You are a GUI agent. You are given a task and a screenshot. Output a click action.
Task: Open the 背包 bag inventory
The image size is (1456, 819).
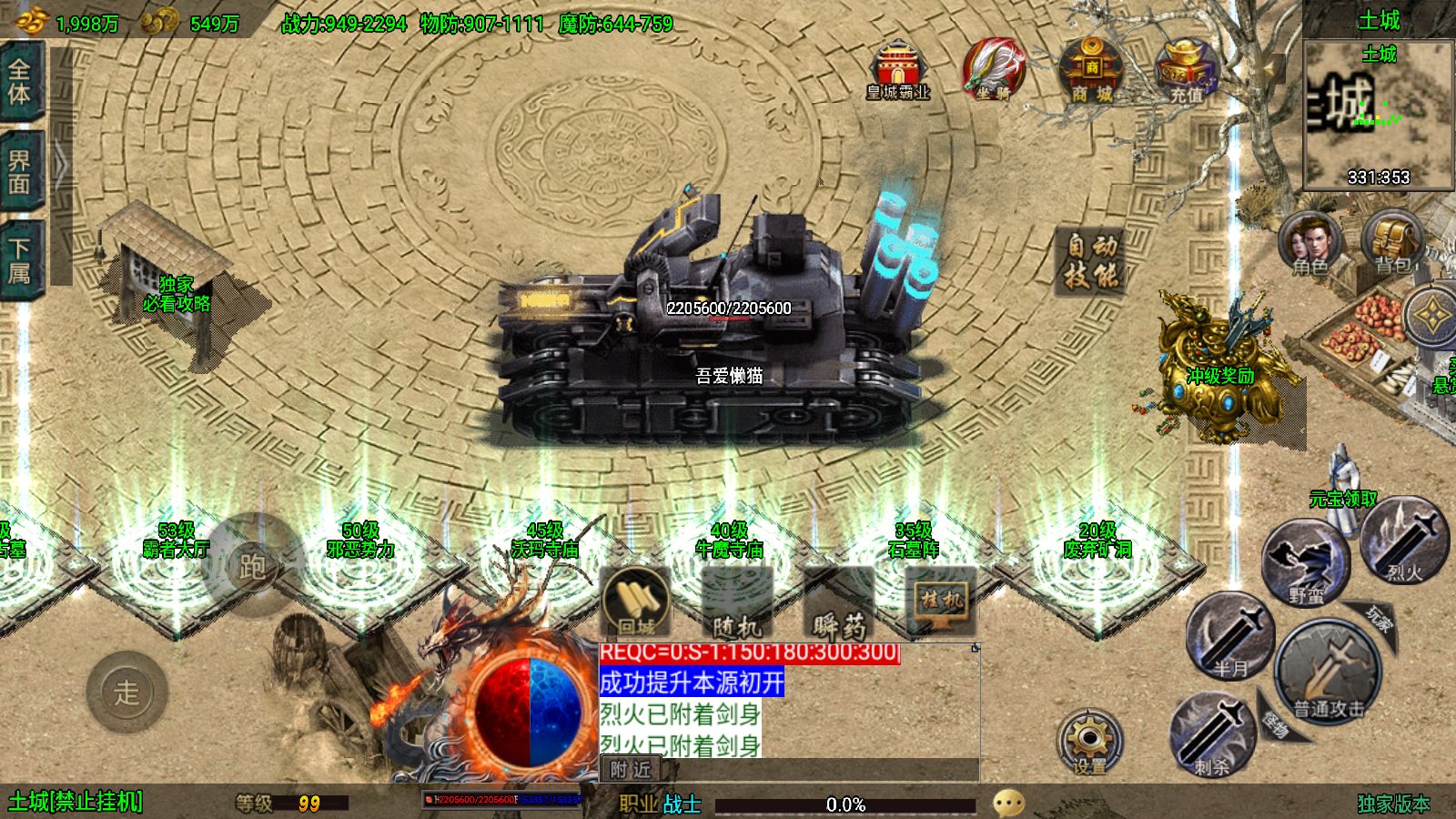(1392, 244)
